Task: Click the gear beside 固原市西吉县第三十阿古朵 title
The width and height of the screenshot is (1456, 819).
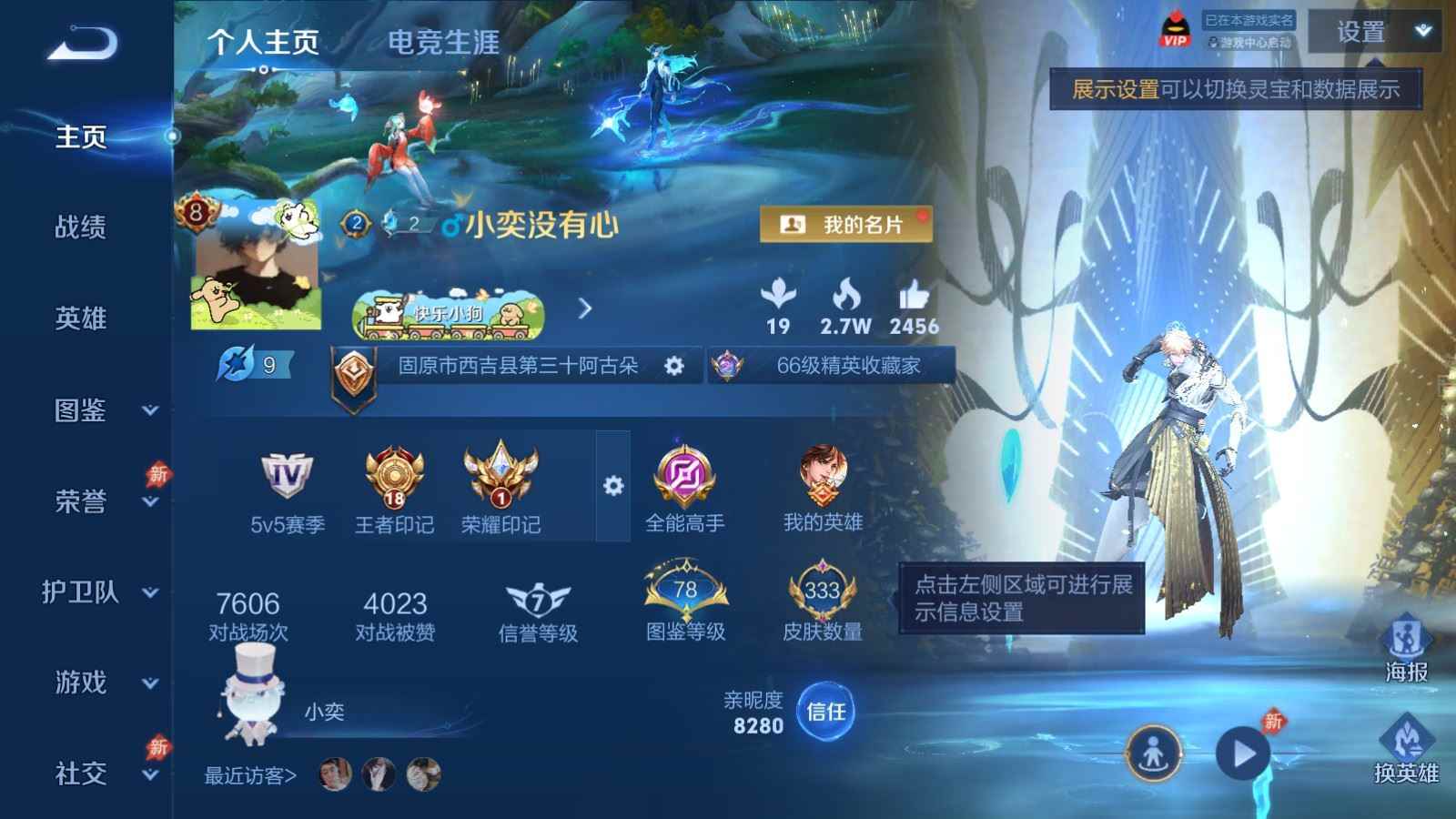Action: point(673,365)
